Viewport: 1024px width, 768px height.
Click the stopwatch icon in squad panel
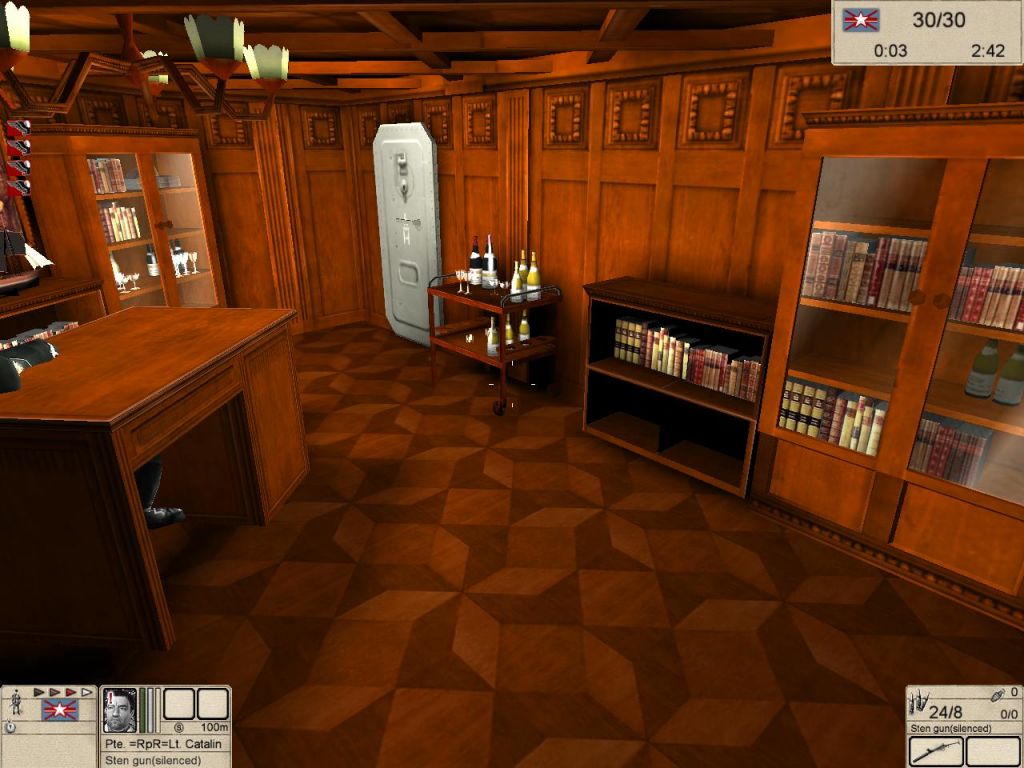coord(9,727)
